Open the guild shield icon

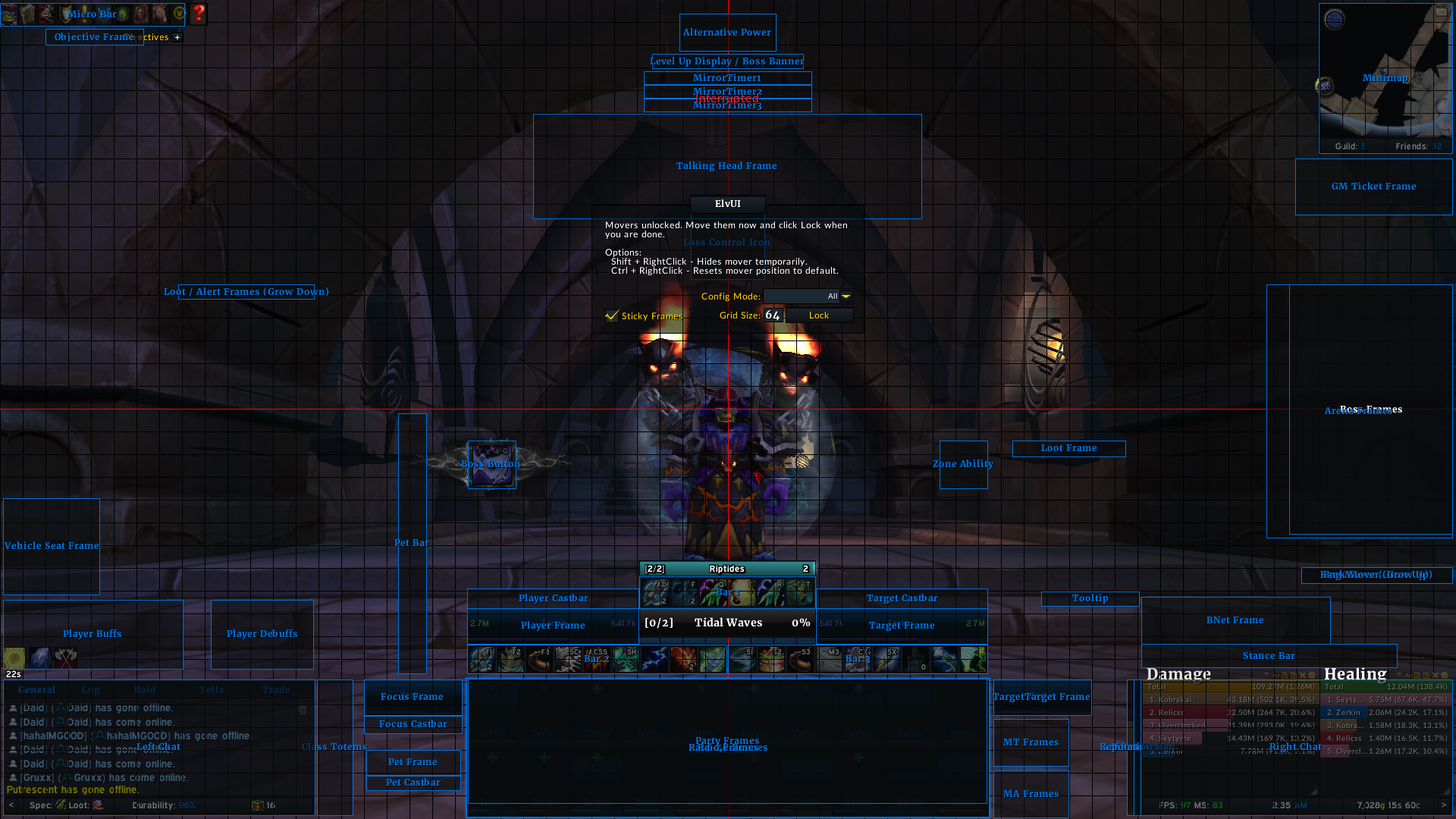[x=65, y=14]
